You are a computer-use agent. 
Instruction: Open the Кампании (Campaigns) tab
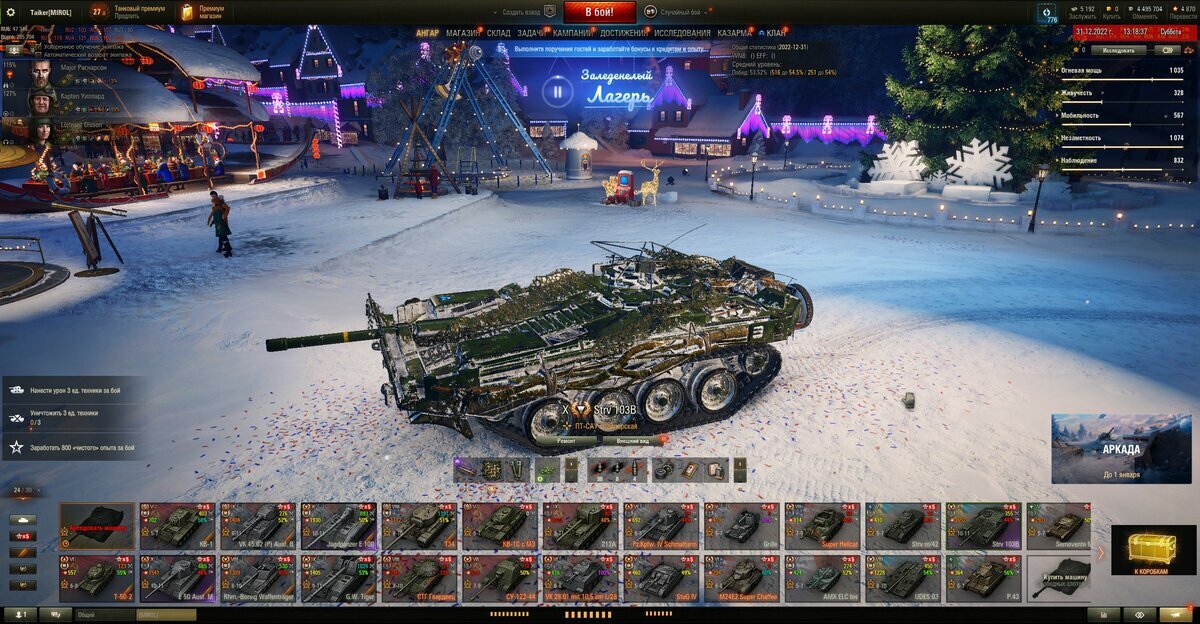(572, 33)
